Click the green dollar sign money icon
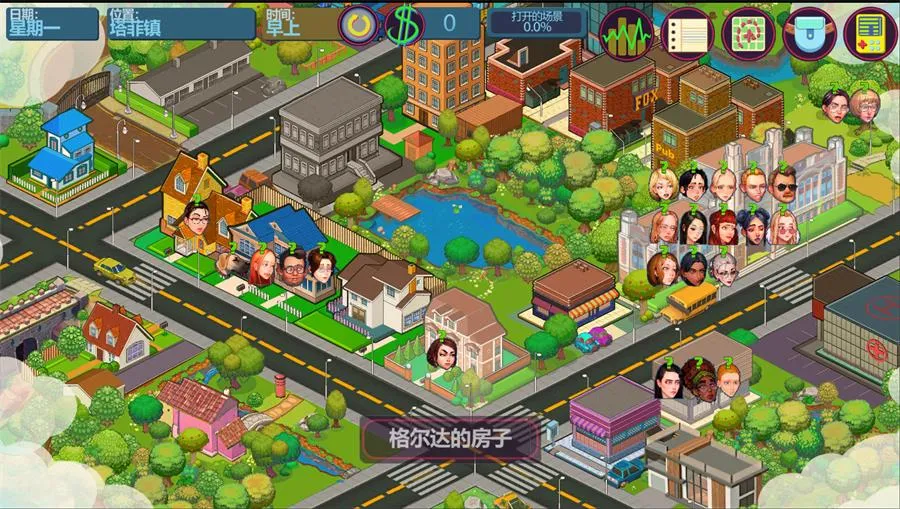This screenshot has width=900, height=509. tap(403, 25)
